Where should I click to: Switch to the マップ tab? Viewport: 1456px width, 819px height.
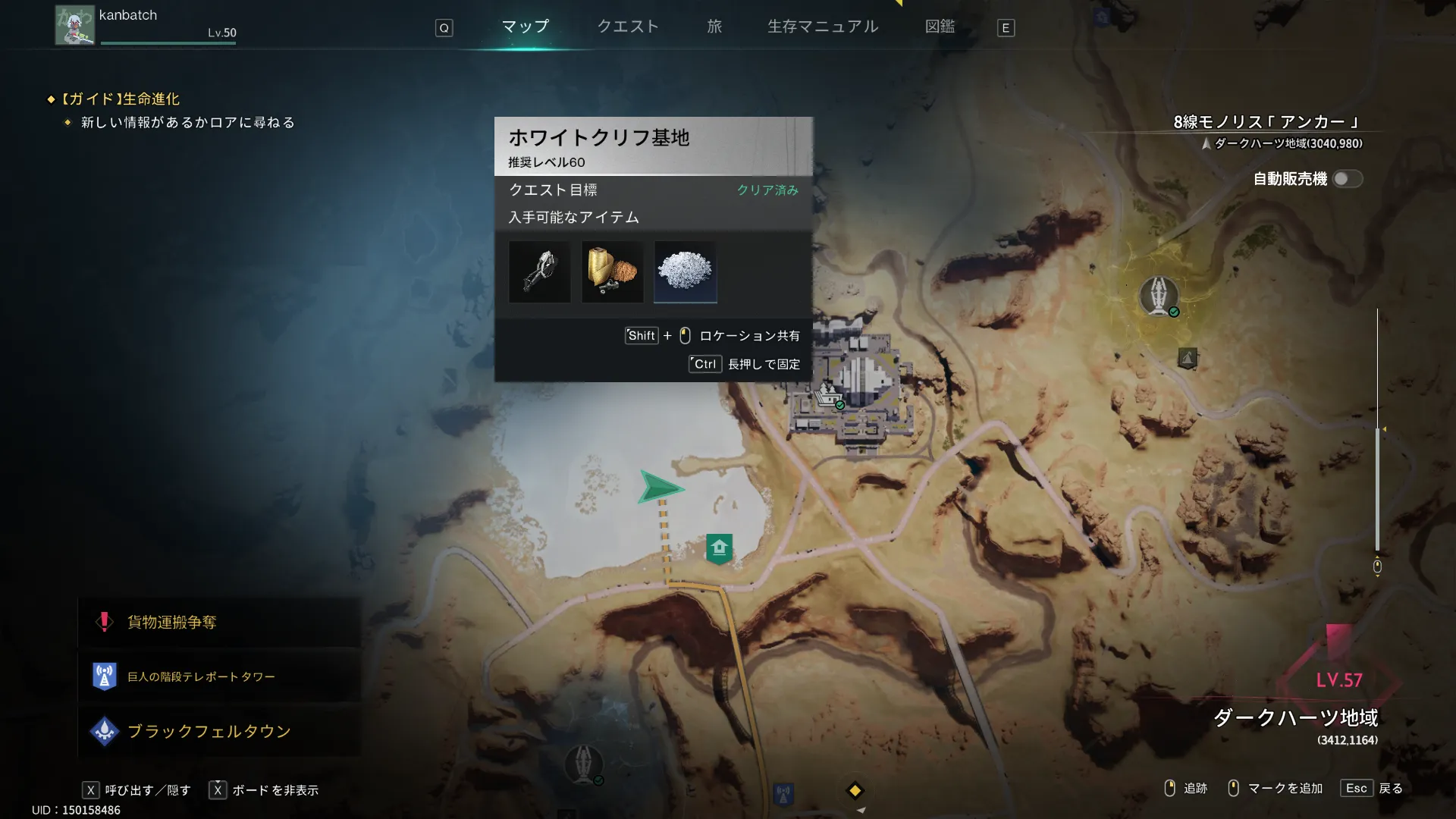point(525,27)
